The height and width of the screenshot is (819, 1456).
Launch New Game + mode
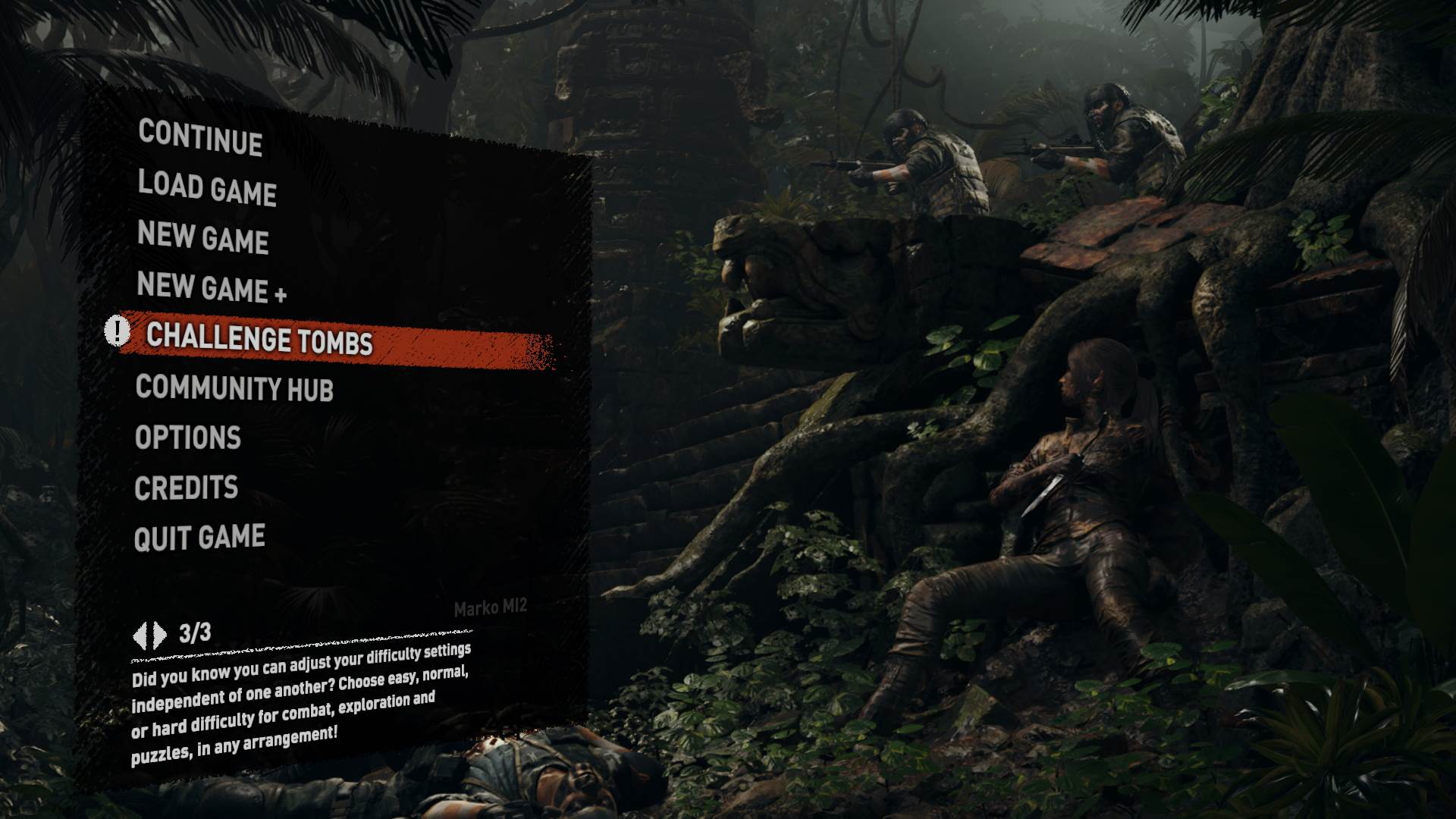pyautogui.click(x=212, y=290)
